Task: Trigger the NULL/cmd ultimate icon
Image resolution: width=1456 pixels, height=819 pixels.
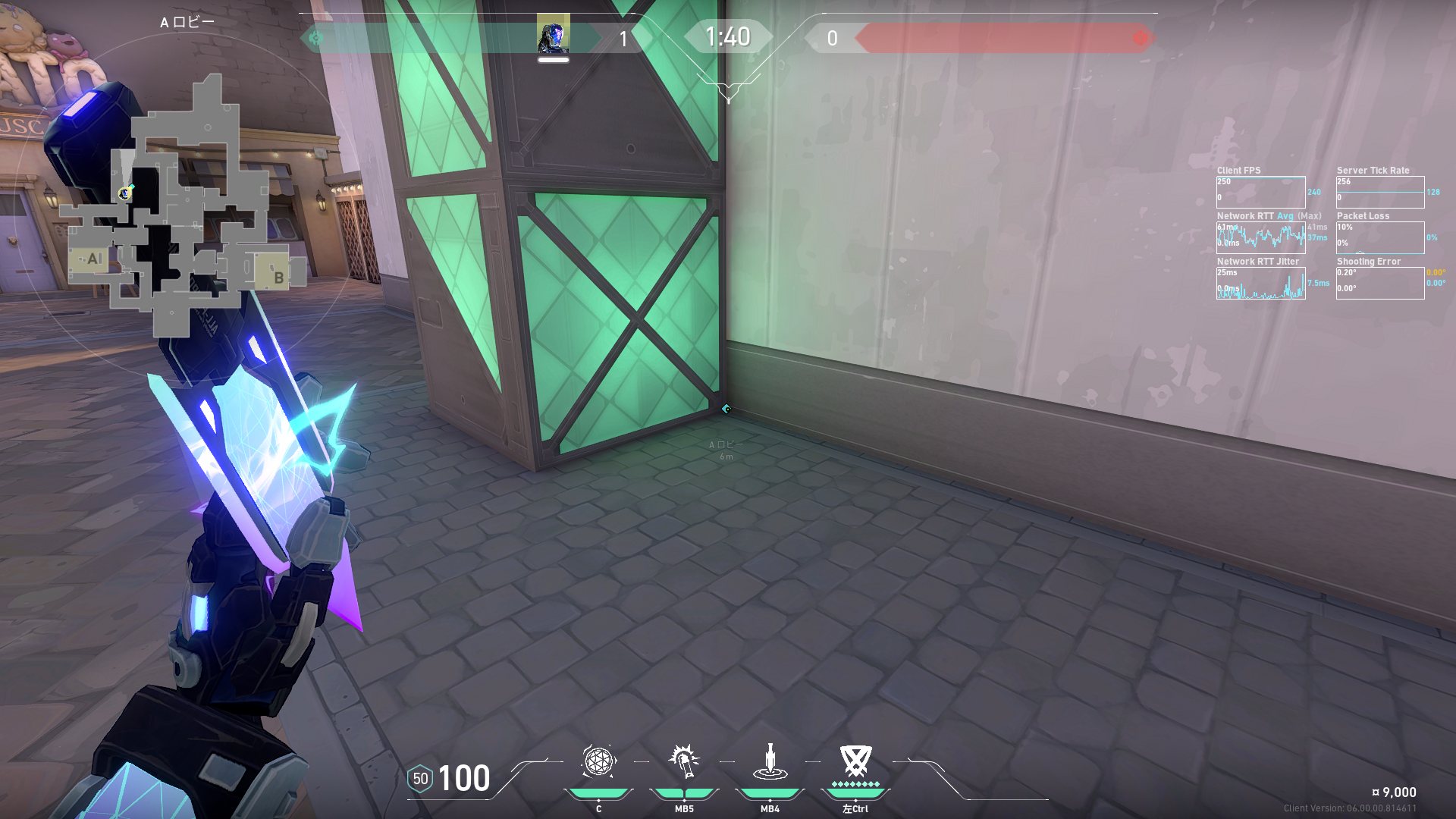Action: pos(855,760)
